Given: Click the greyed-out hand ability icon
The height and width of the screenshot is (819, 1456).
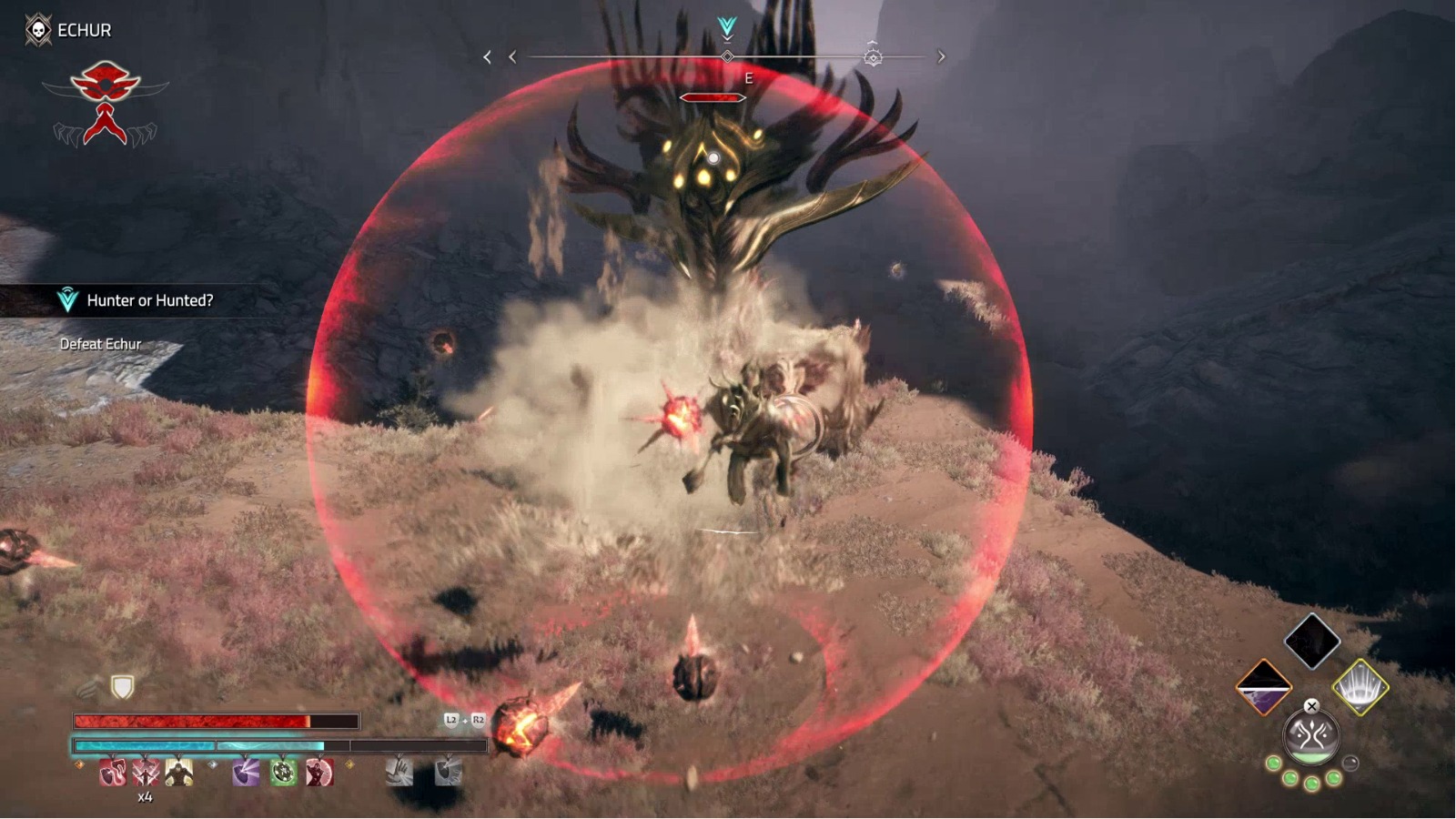Looking at the screenshot, I should click(399, 772).
